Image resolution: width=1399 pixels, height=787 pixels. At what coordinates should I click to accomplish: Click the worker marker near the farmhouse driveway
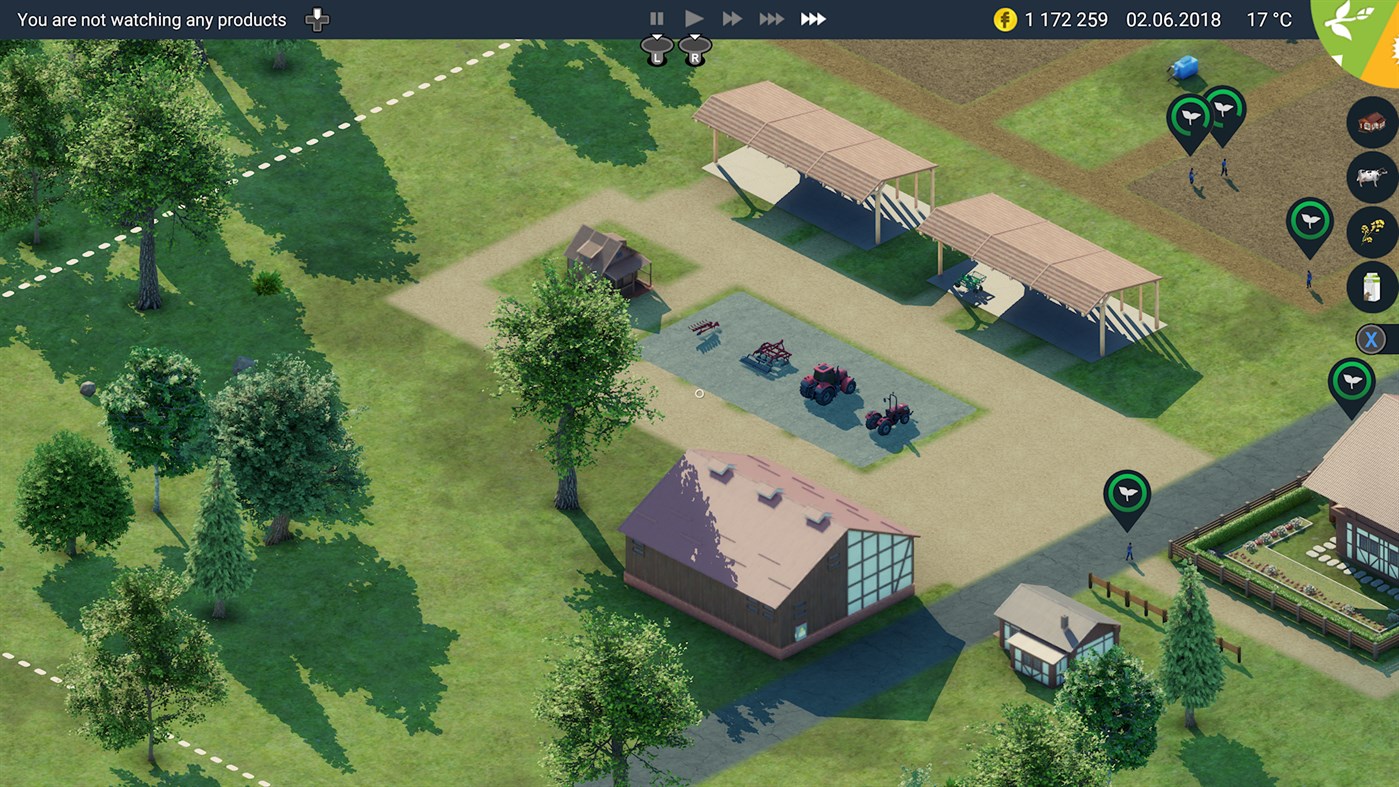1127,492
